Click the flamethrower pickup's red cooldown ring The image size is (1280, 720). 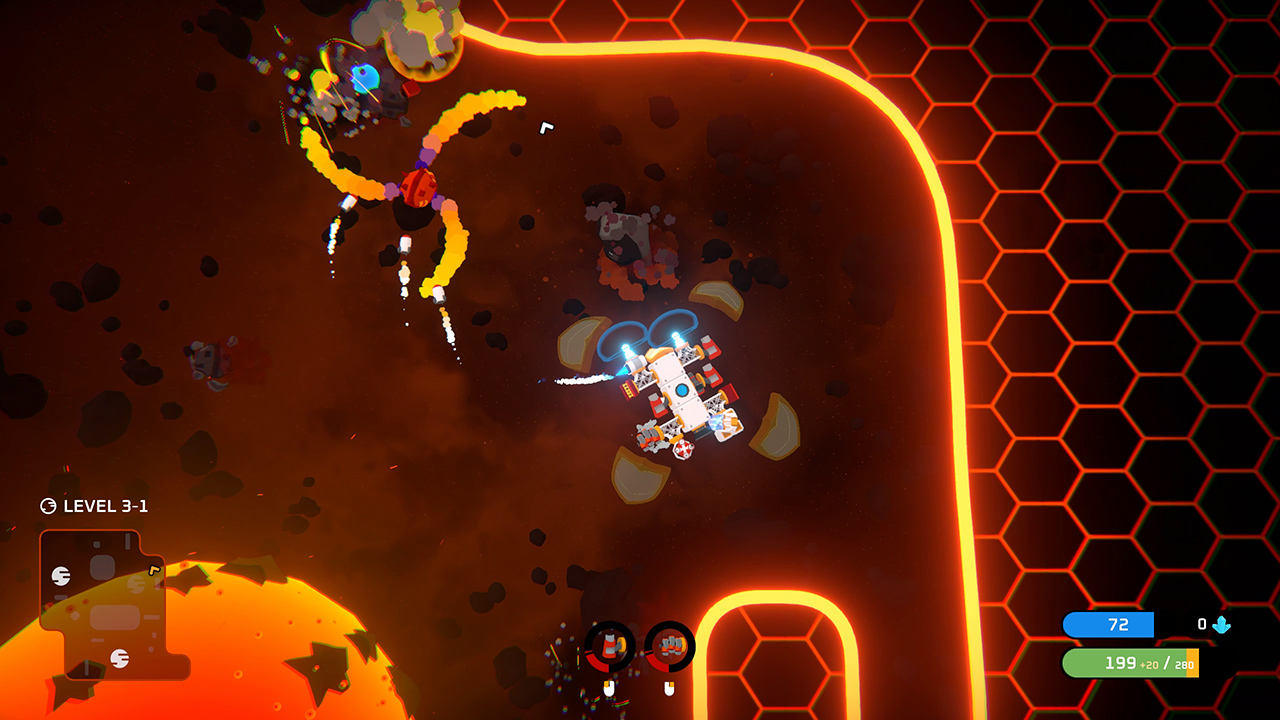point(598,665)
